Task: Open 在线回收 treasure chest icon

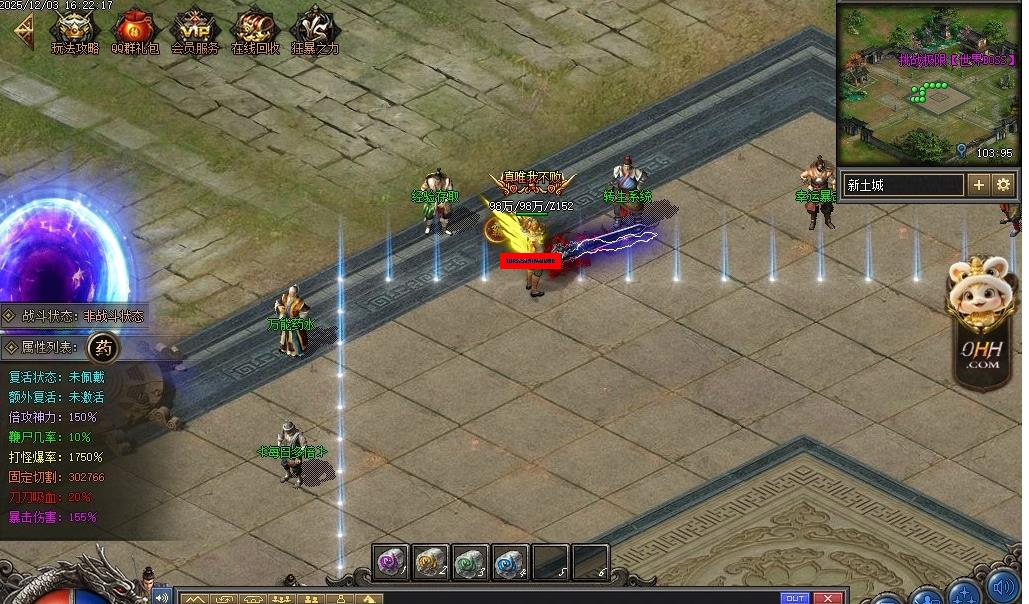Action: 255,30
